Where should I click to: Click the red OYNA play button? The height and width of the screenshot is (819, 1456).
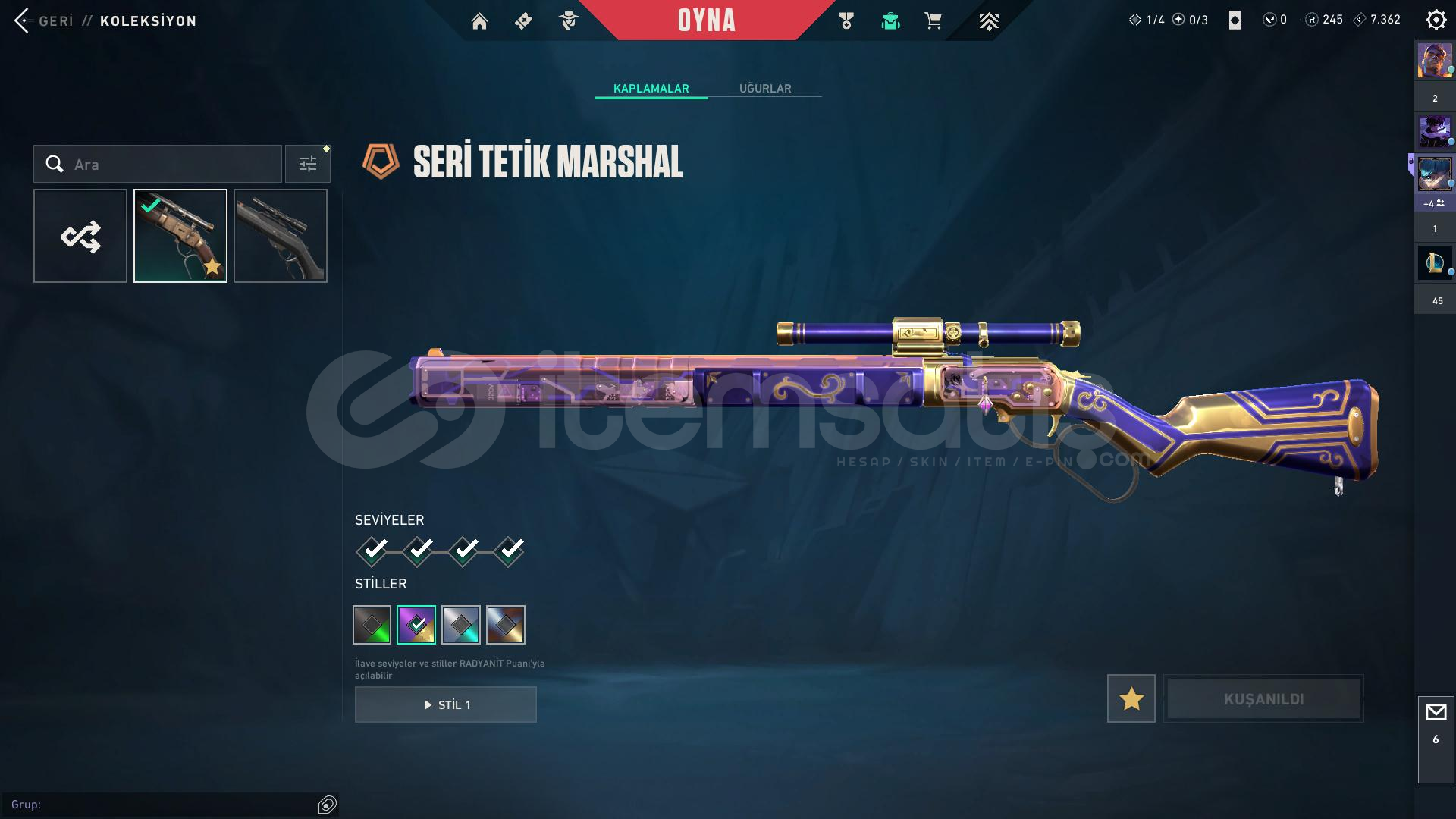point(706,20)
